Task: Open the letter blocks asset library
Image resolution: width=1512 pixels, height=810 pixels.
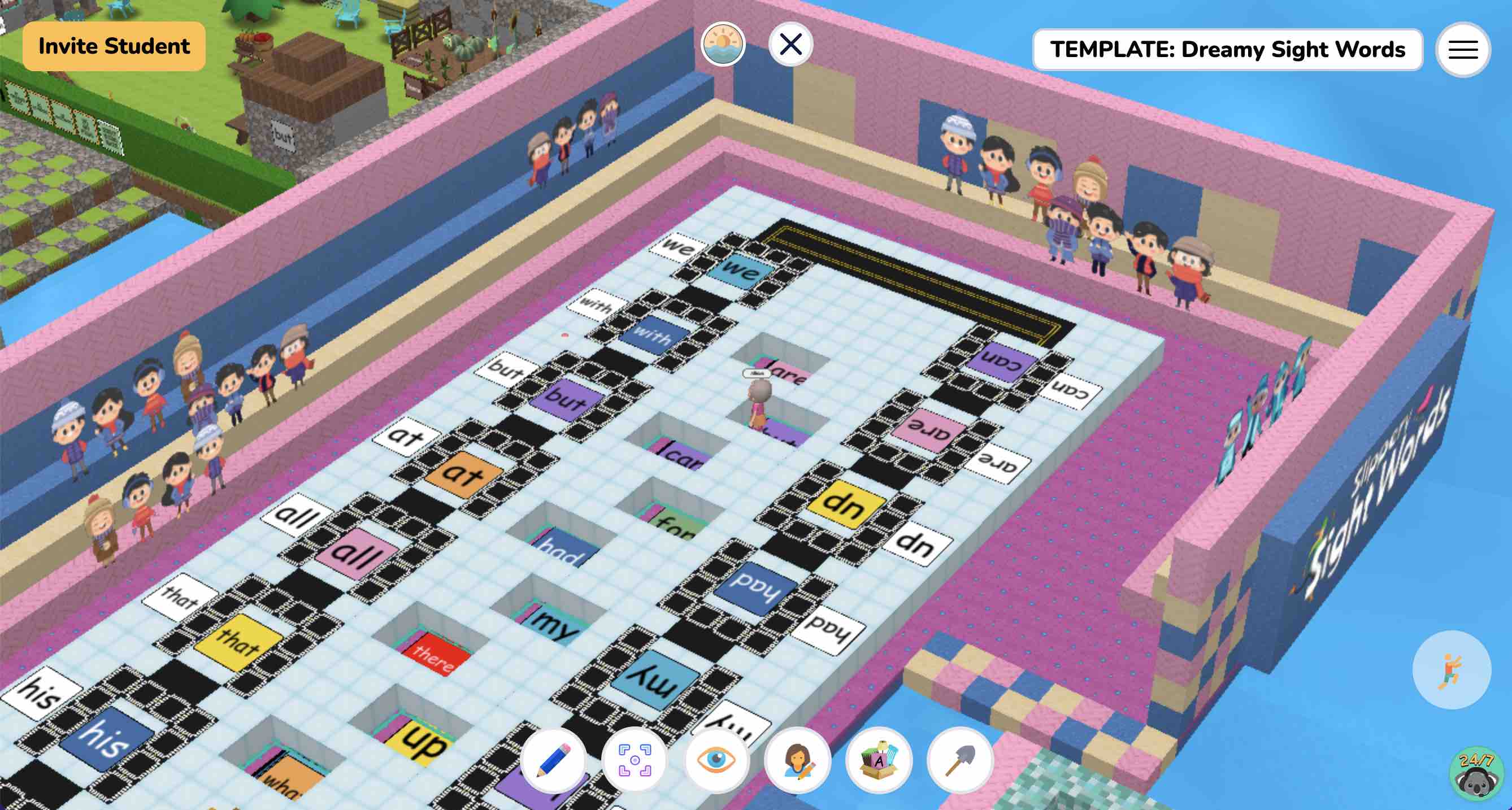Action: coord(878,760)
